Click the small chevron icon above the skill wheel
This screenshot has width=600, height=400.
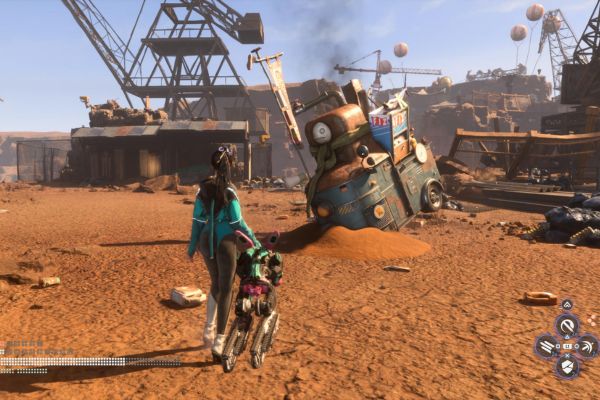(567, 304)
